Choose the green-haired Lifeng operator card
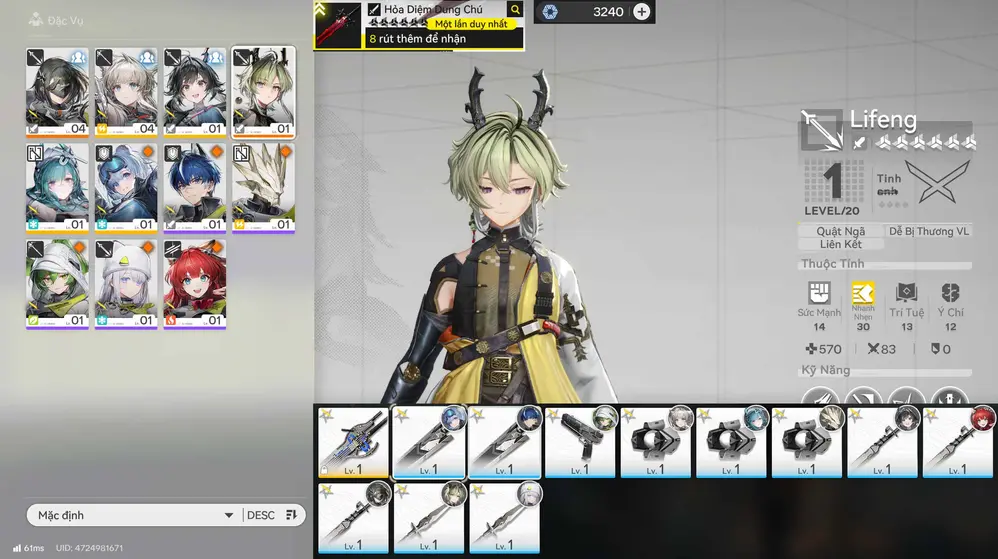 (264, 92)
